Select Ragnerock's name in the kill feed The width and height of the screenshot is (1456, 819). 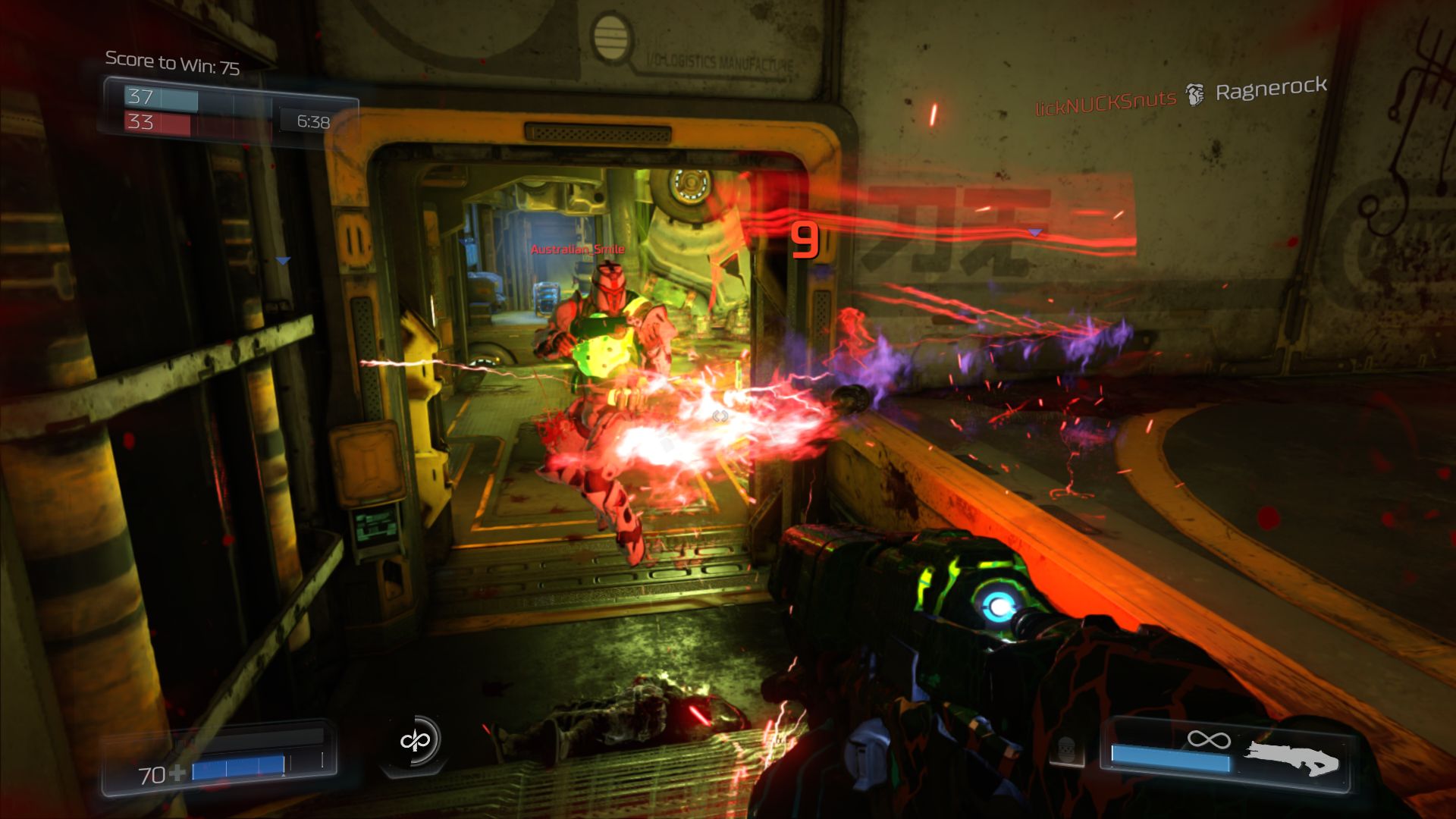click(x=1271, y=89)
